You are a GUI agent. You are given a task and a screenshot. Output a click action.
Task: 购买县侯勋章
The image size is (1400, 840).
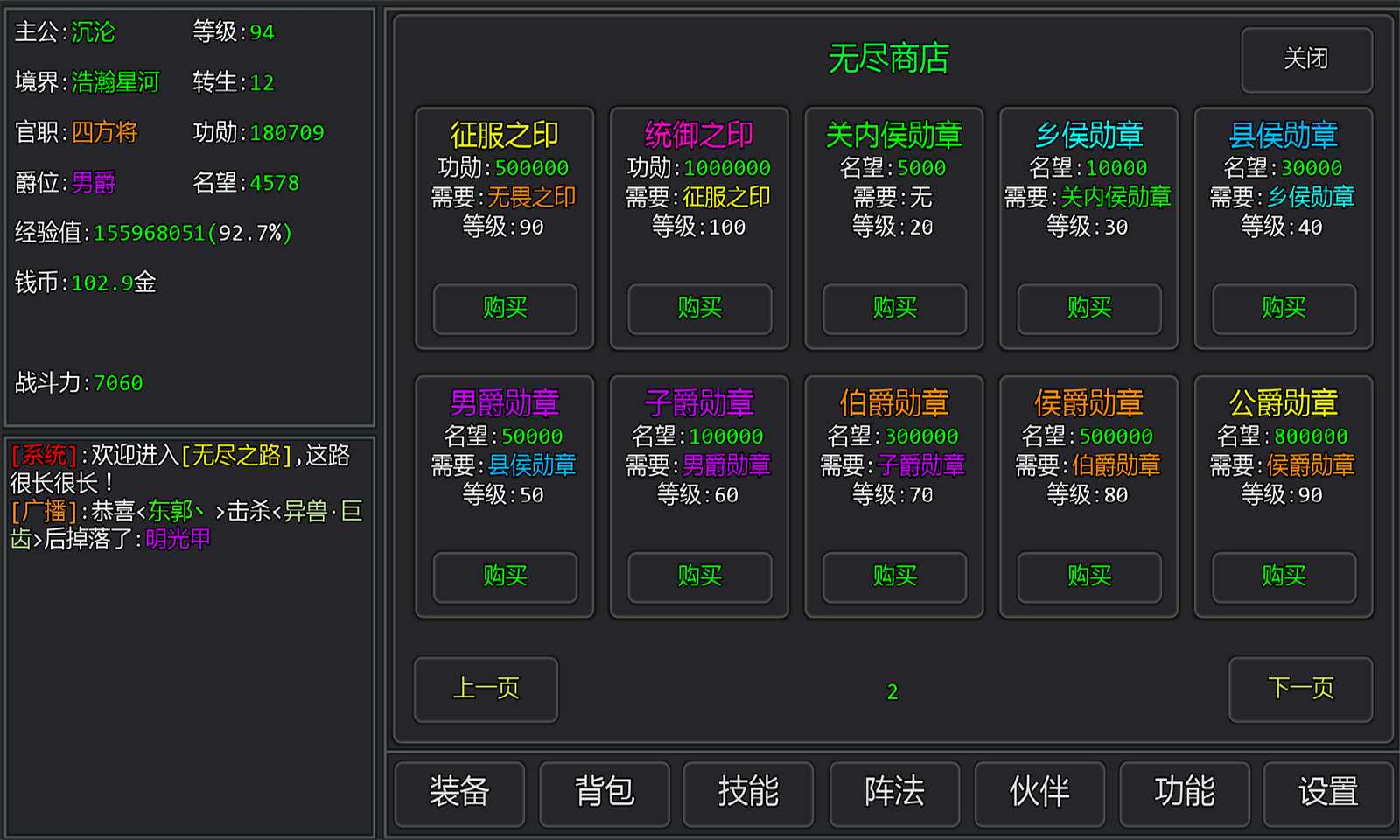coord(1283,310)
